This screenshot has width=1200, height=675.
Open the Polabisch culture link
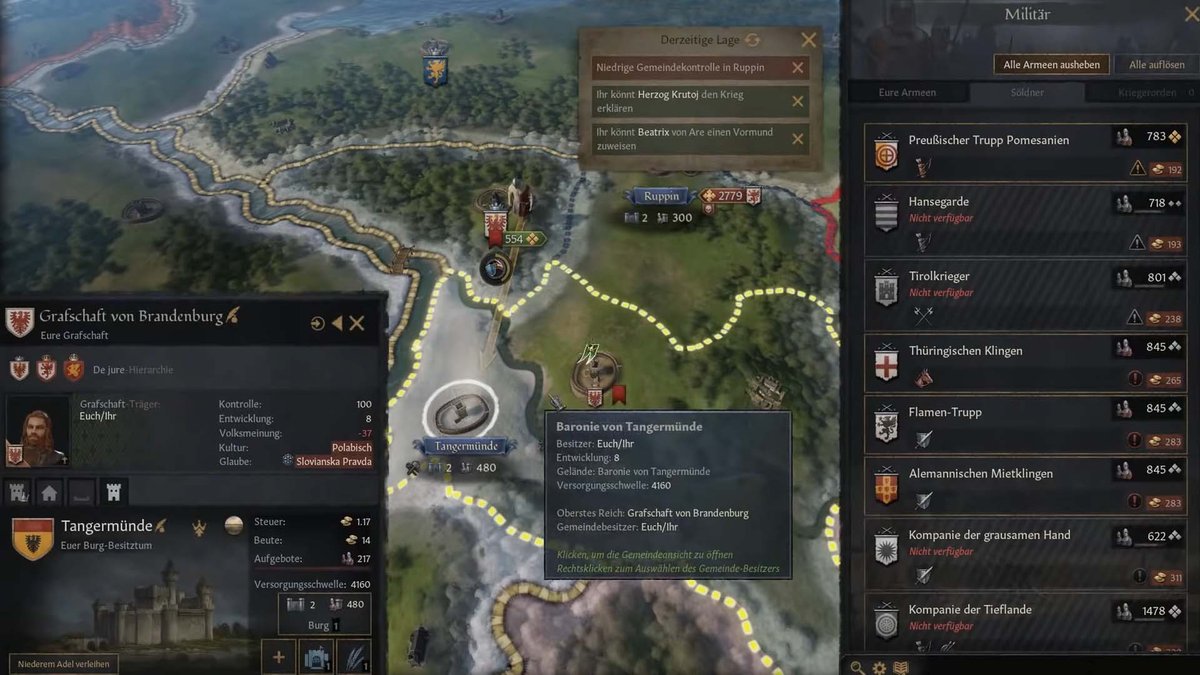352,447
